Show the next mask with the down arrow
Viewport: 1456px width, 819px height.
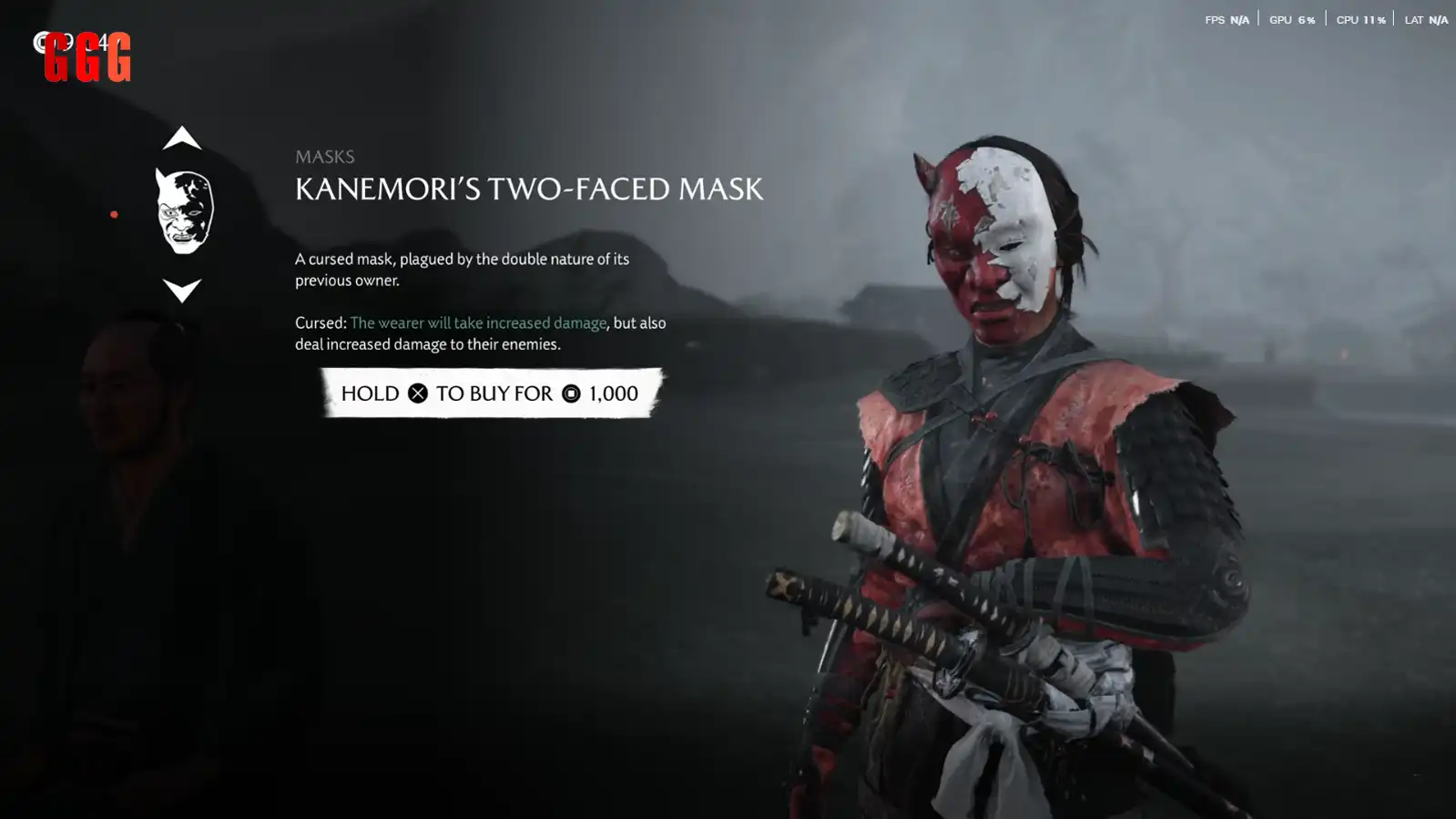pos(182,291)
